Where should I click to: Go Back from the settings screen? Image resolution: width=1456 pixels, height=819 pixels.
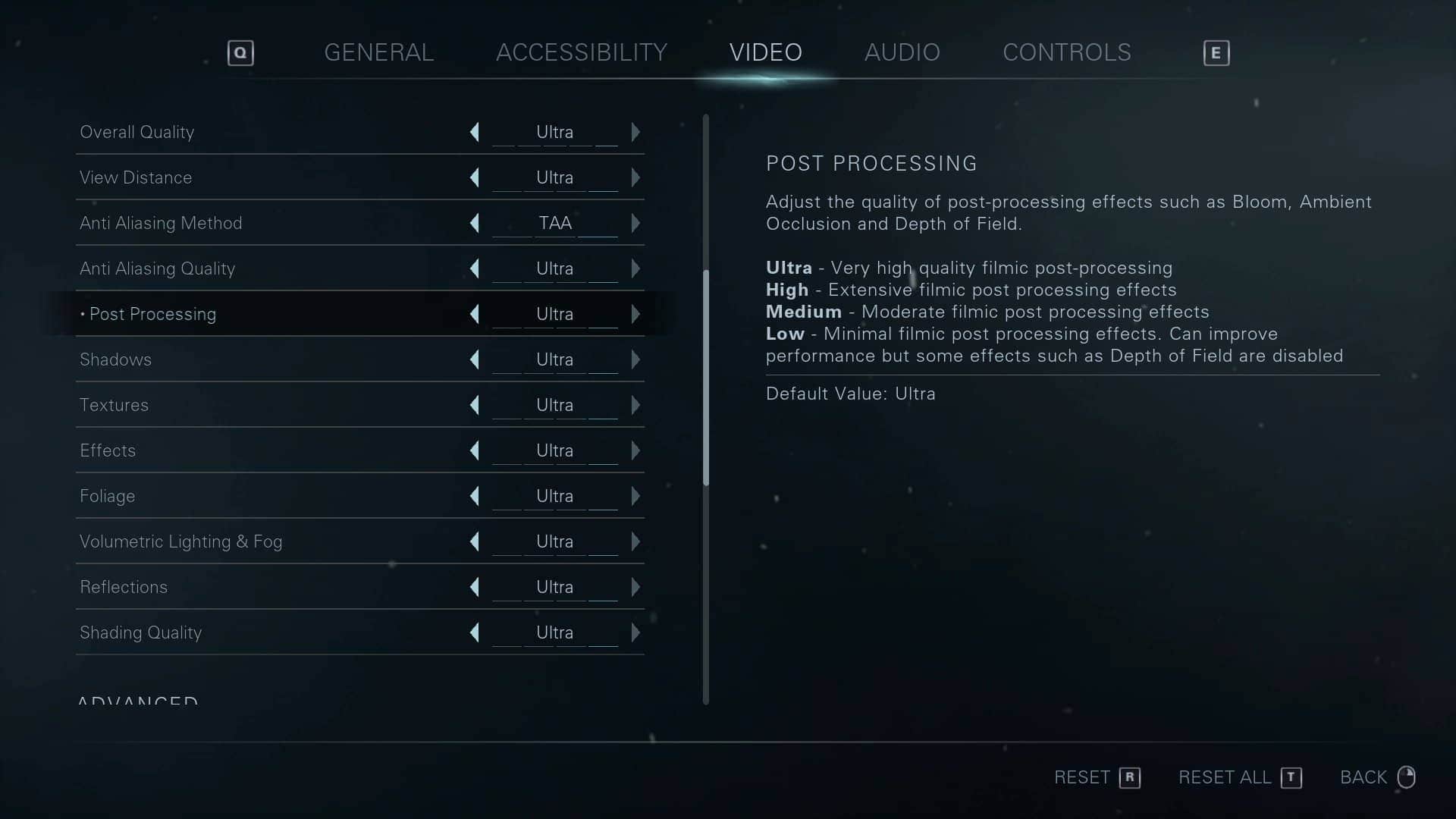(x=1376, y=777)
